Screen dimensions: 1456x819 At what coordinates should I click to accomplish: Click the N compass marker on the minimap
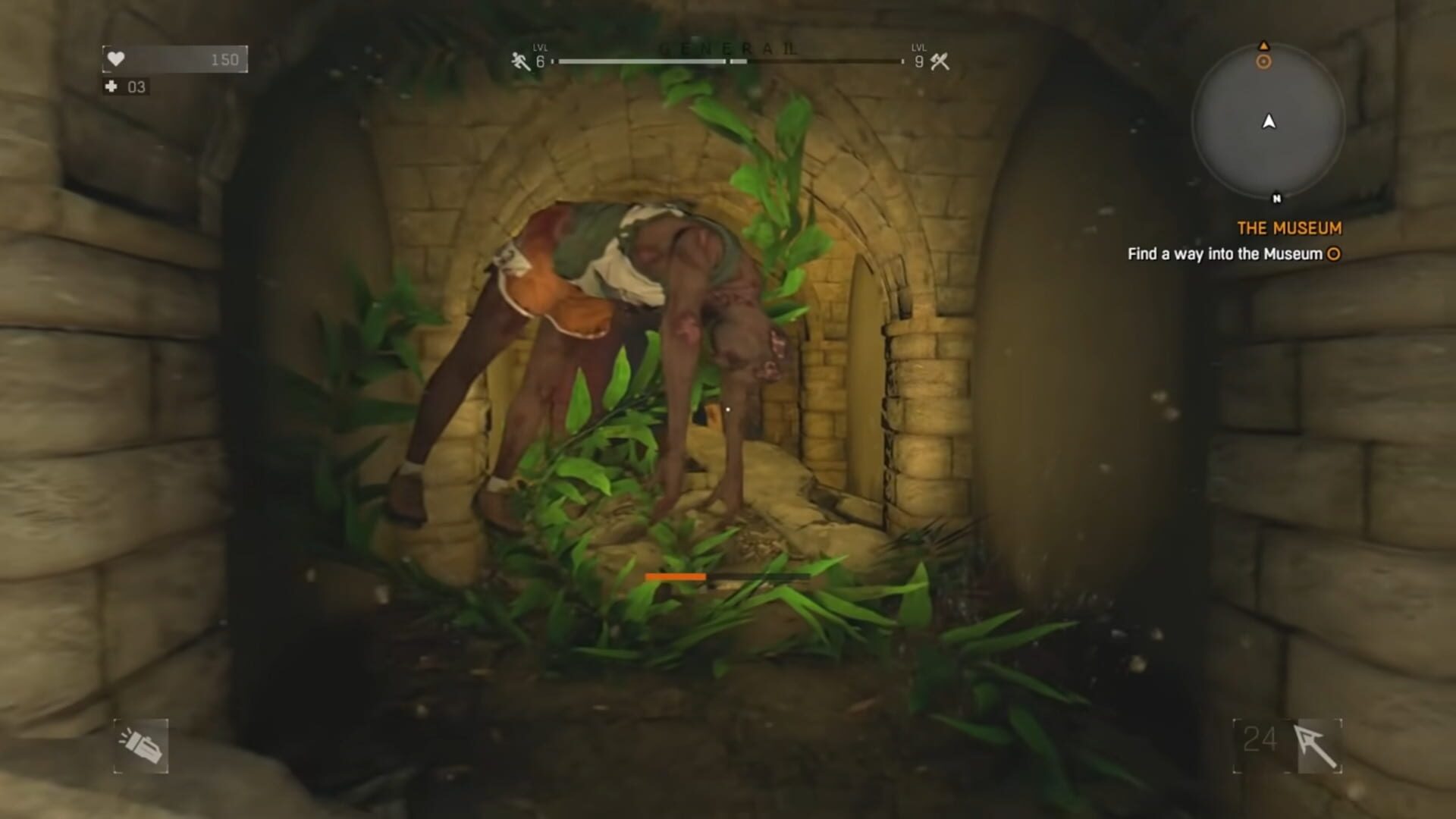coord(1277,197)
